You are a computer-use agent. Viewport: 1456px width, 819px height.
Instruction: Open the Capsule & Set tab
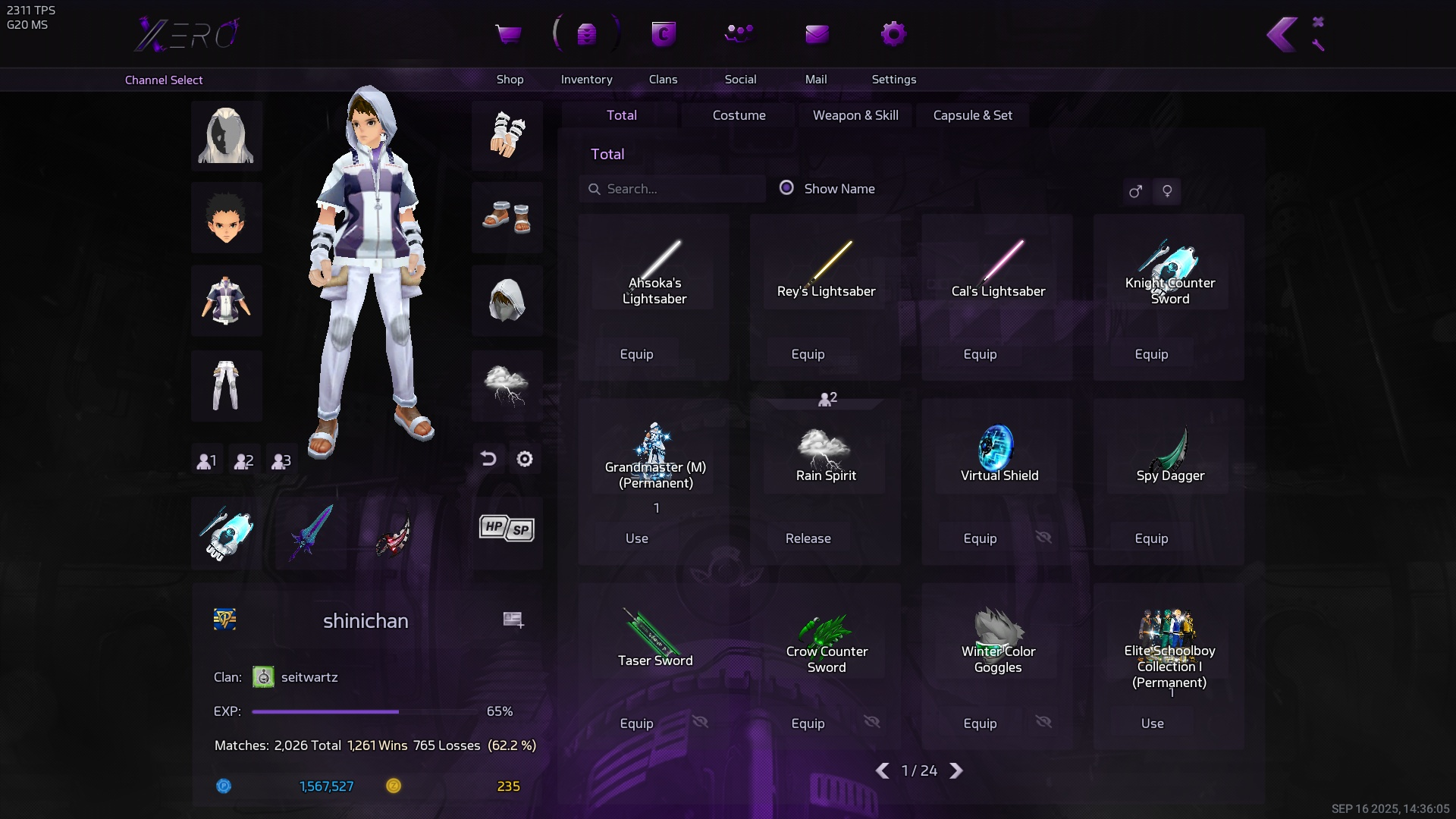pos(972,115)
